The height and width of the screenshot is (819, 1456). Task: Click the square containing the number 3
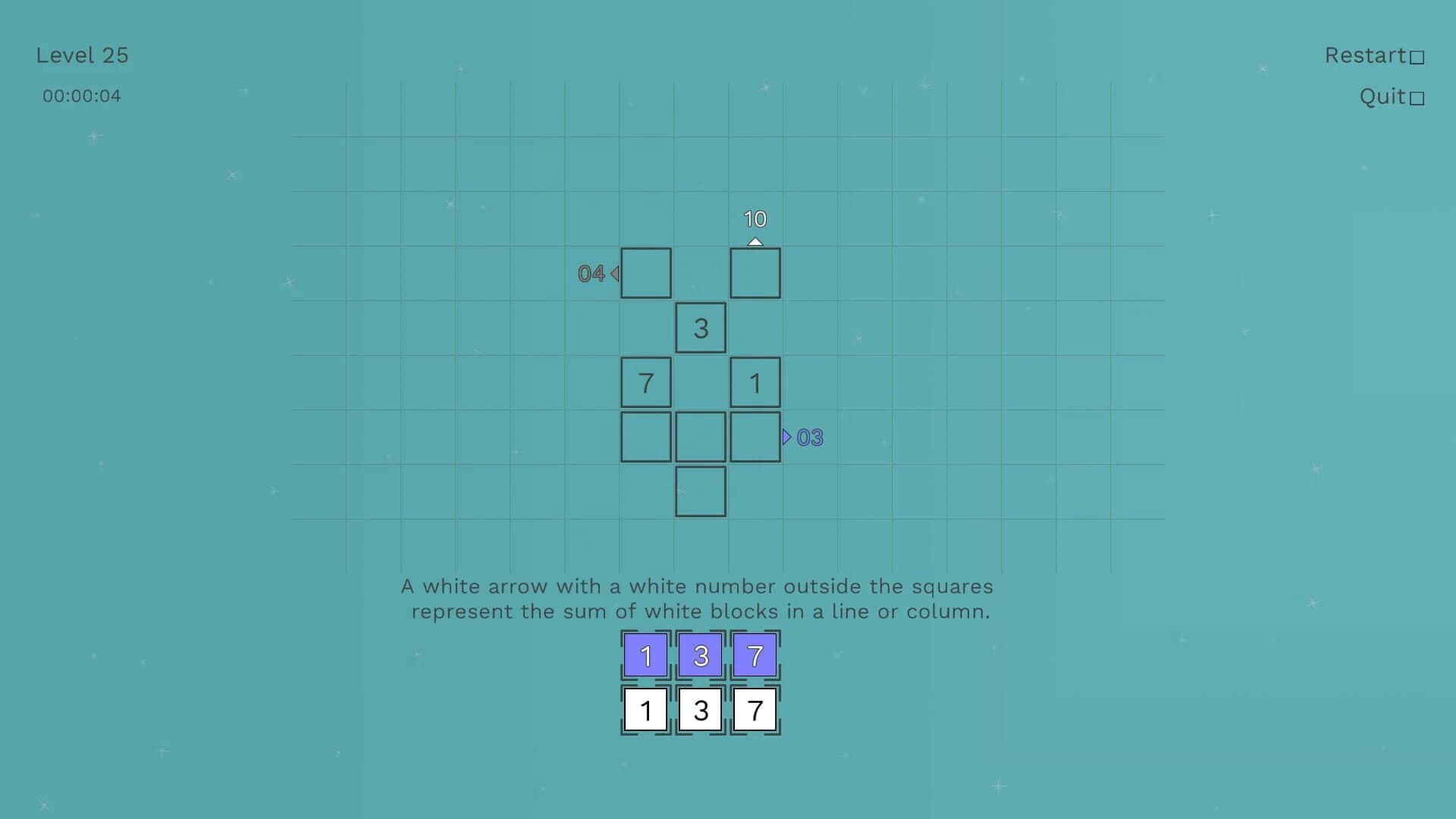click(700, 327)
